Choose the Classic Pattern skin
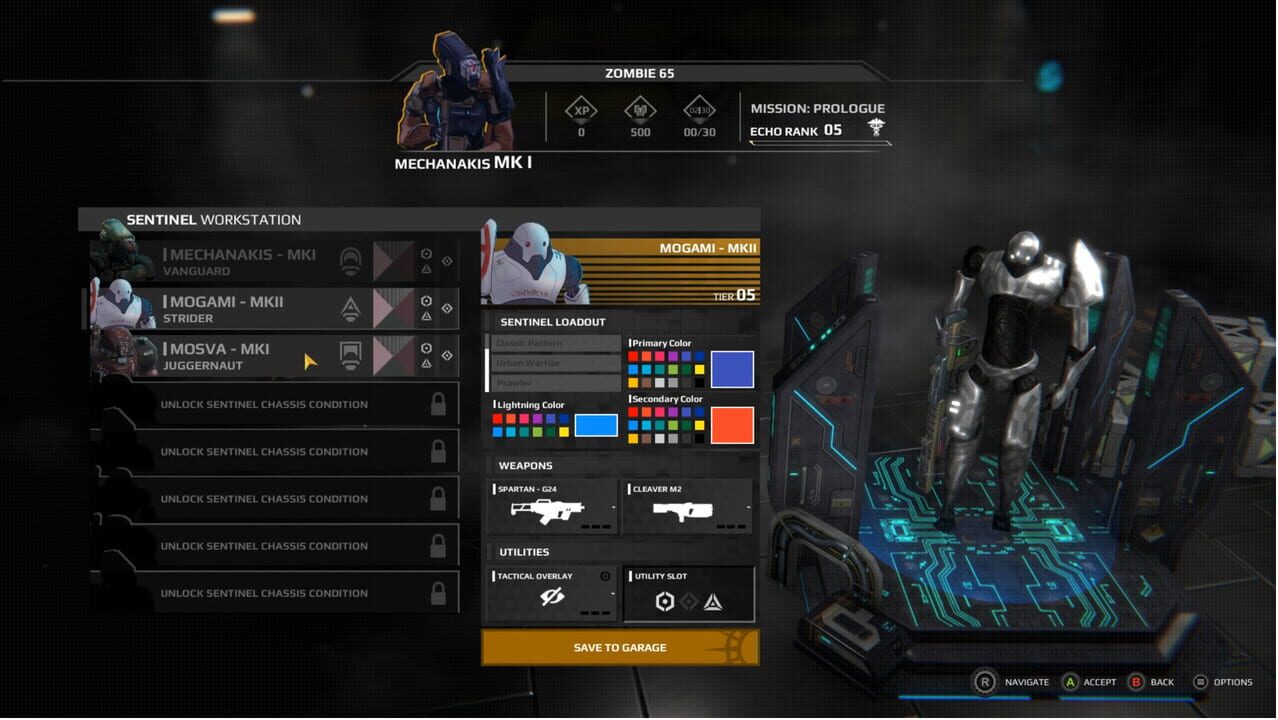 point(556,343)
